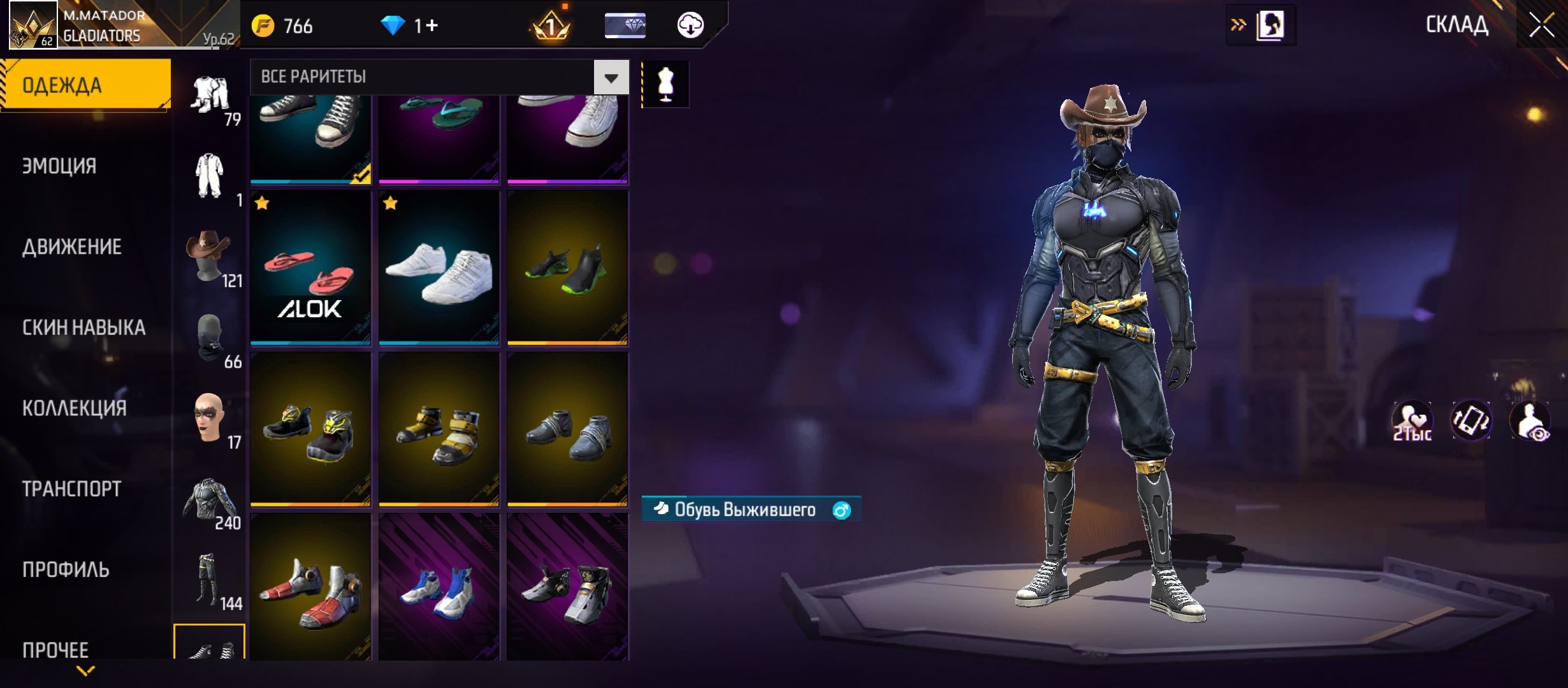Open the ТРАНСПОРТ tab
Image resolution: width=1568 pixels, height=688 pixels.
click(x=72, y=489)
